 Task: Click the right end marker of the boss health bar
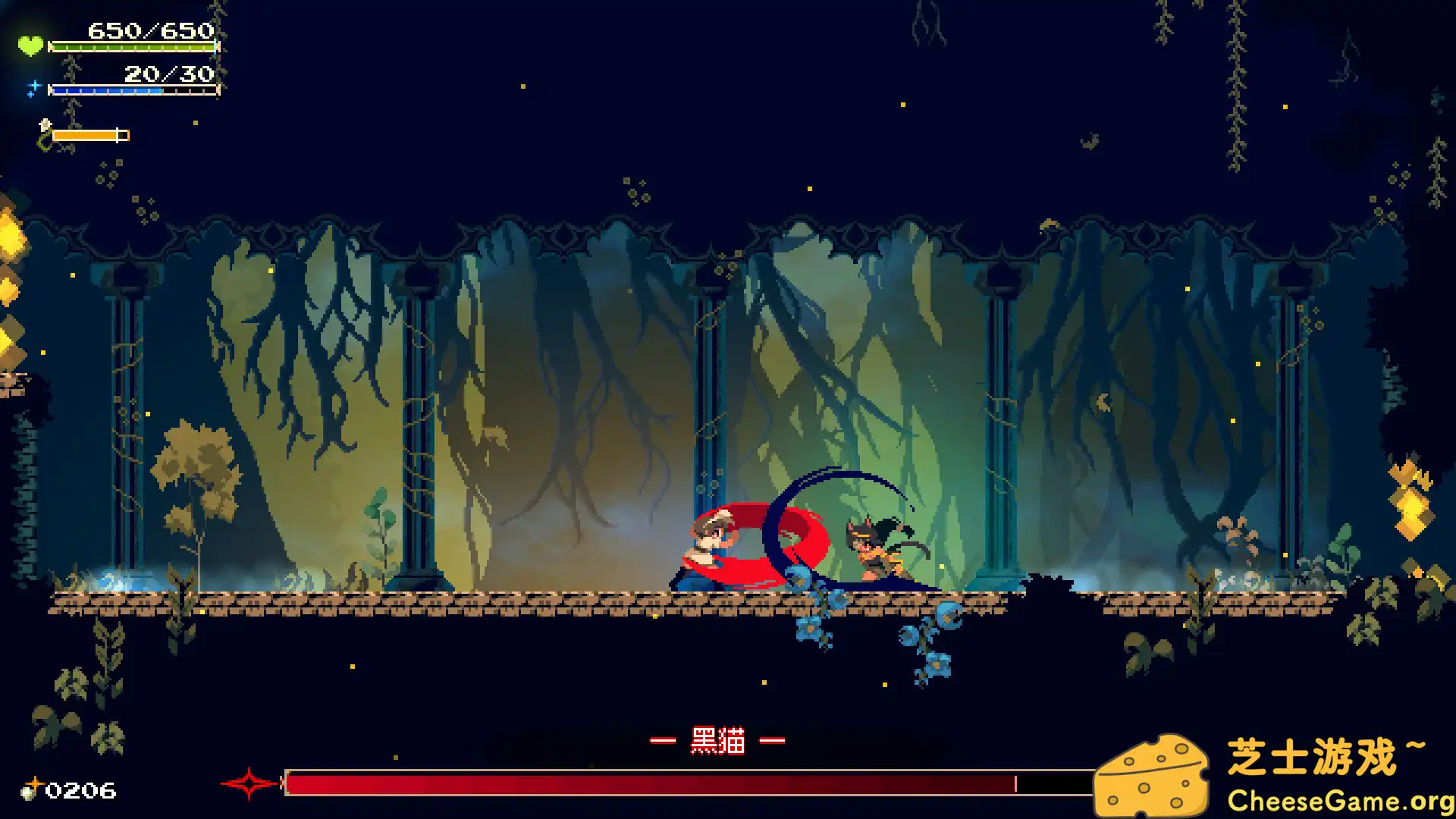point(1015,783)
